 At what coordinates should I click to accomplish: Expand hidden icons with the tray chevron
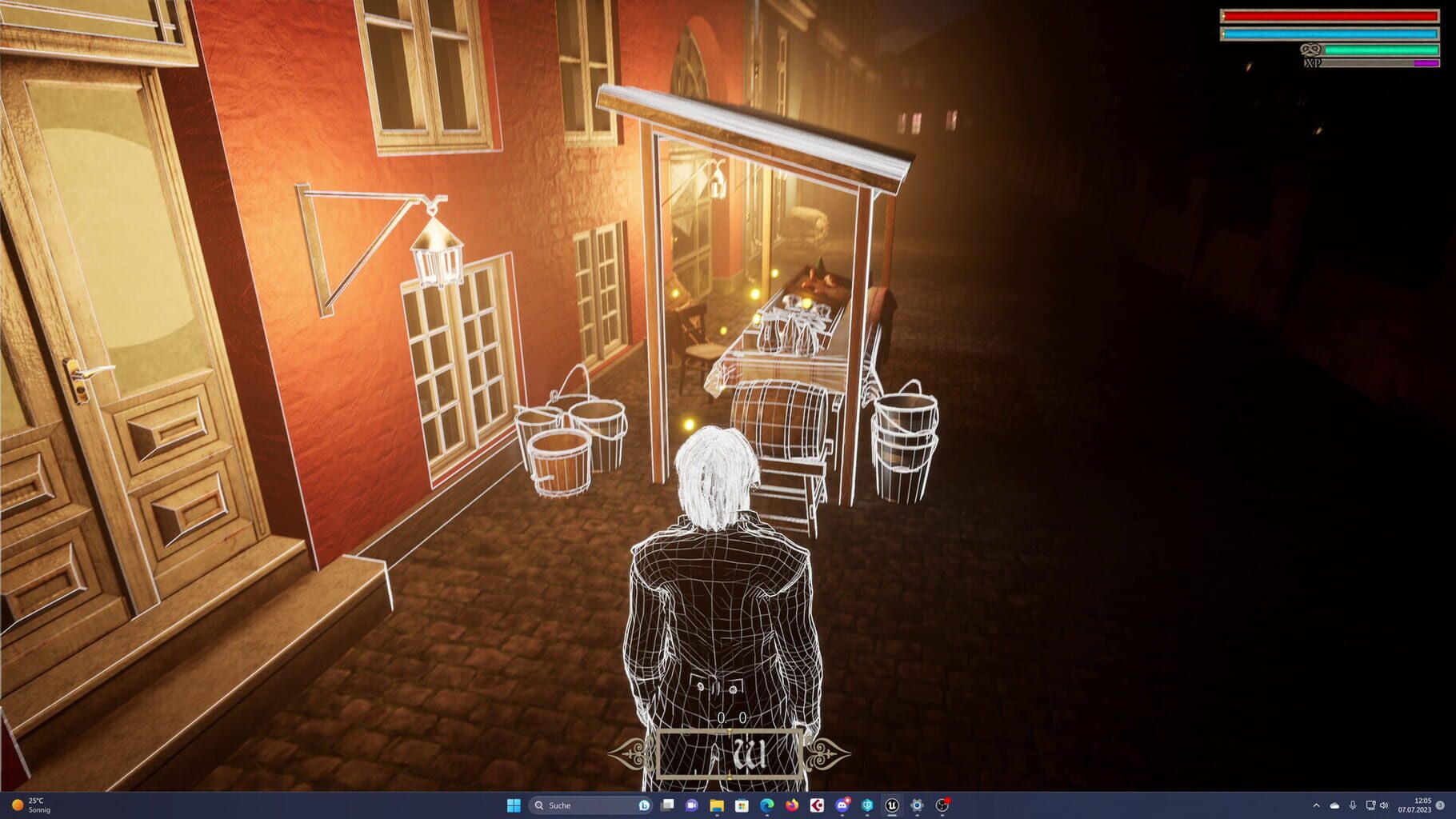(1316, 806)
